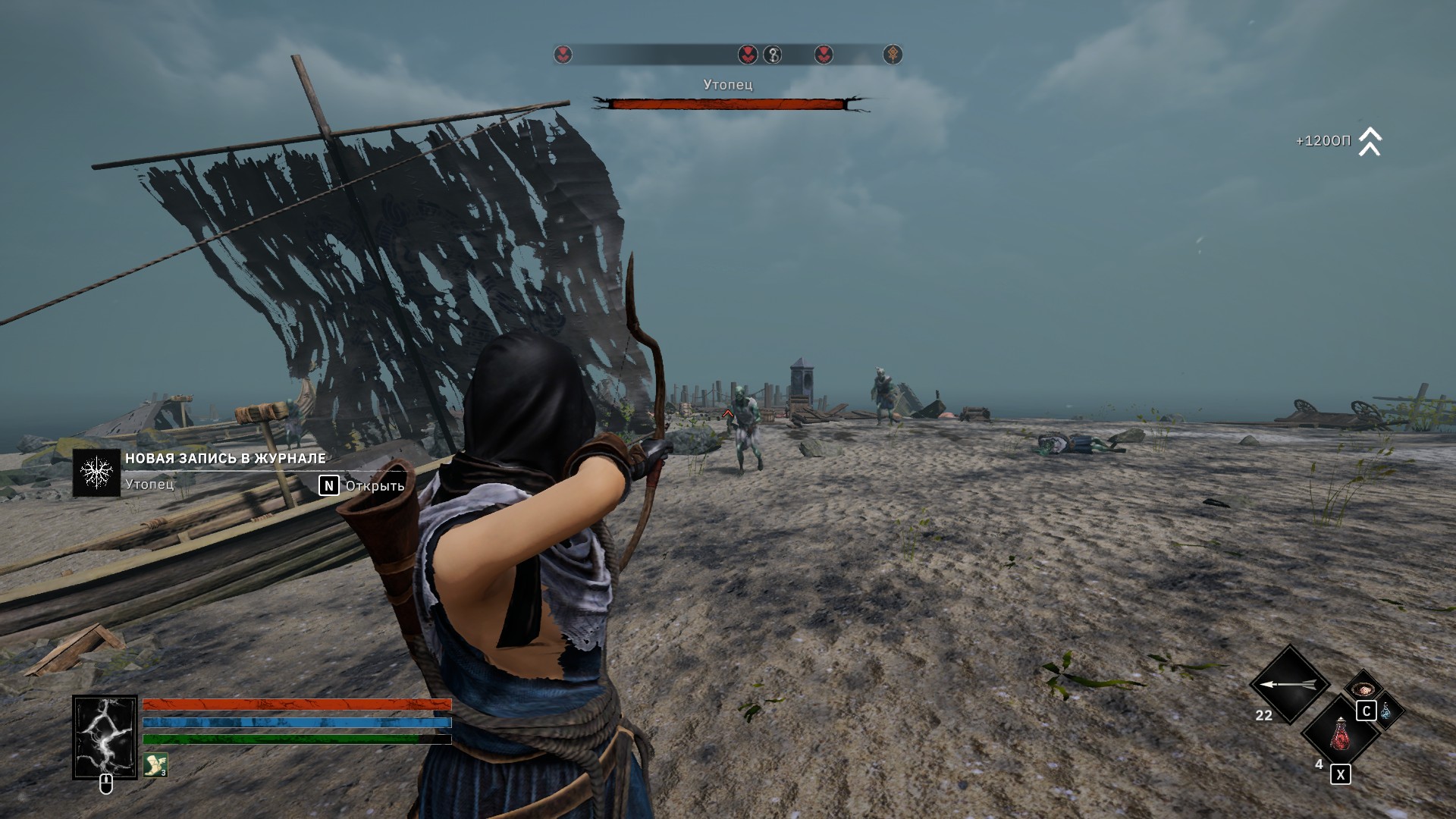Select the arrow ammunition slot
Viewport: 1456px width, 819px height.
[1288, 685]
